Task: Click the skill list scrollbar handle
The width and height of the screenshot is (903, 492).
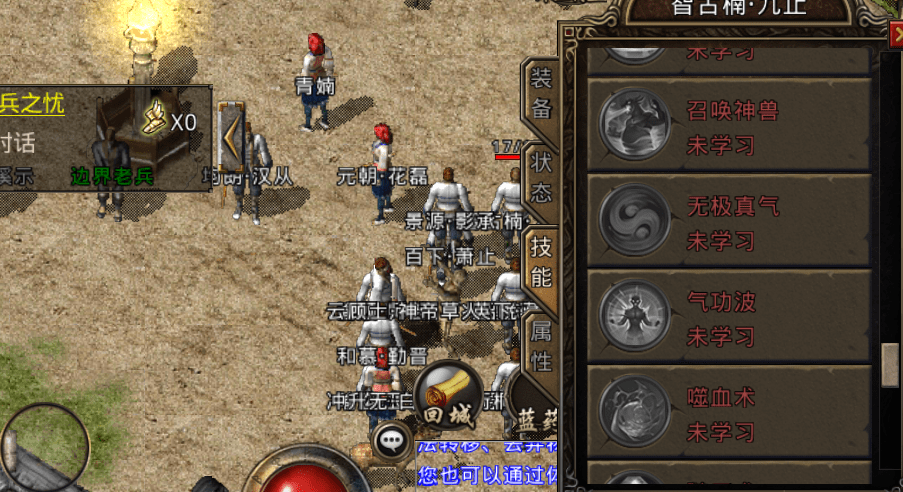Action: click(x=889, y=365)
